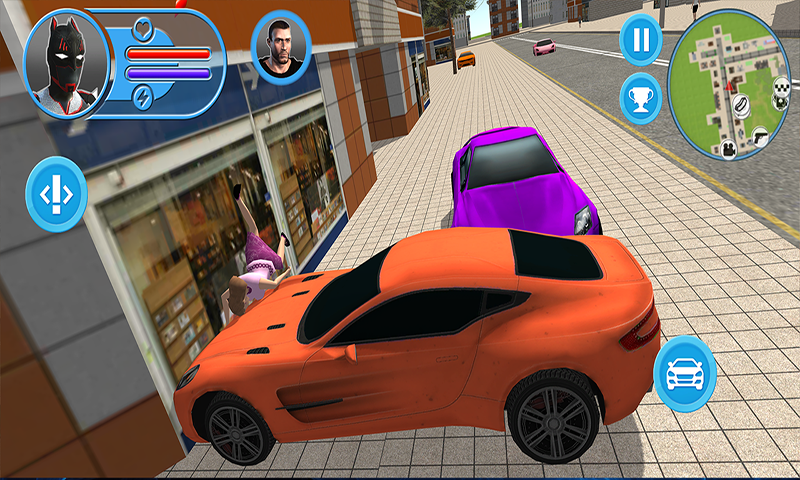This screenshot has height=480, width=800.
Task: Open the trophy achievements button
Action: [640, 98]
